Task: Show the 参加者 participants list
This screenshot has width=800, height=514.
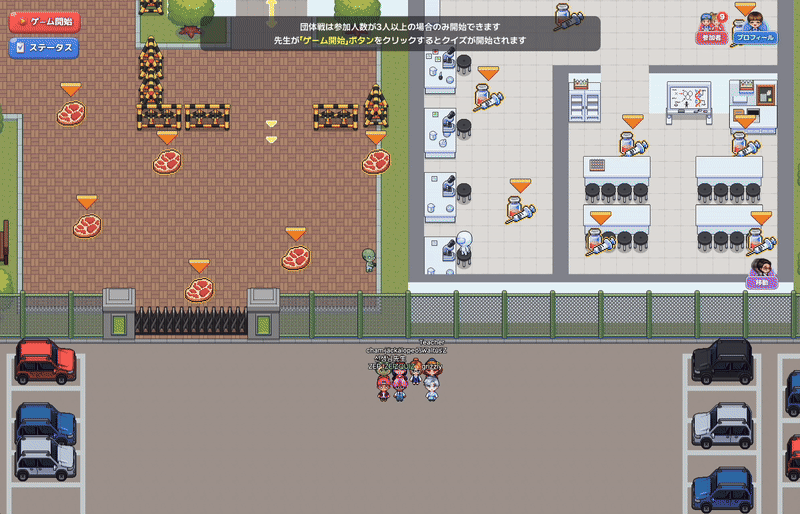Action: click(712, 27)
